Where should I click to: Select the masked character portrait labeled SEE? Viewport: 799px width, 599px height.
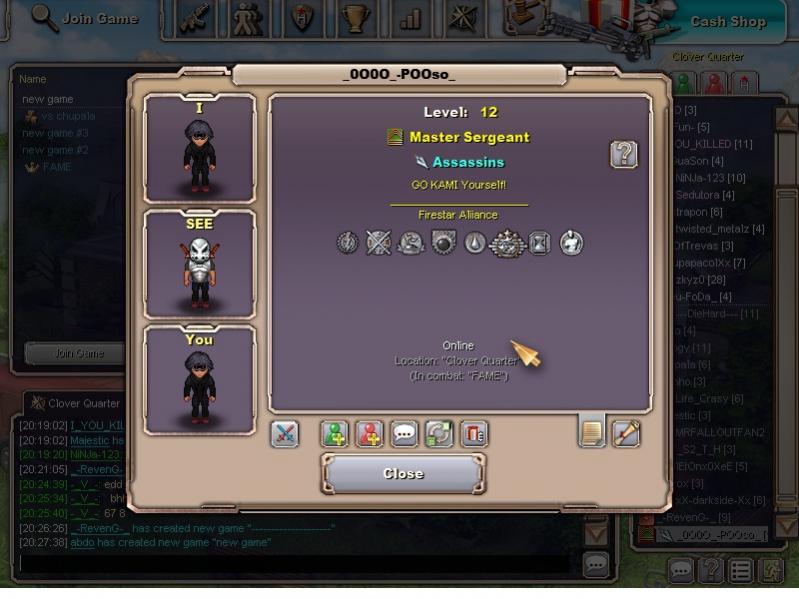click(199, 264)
